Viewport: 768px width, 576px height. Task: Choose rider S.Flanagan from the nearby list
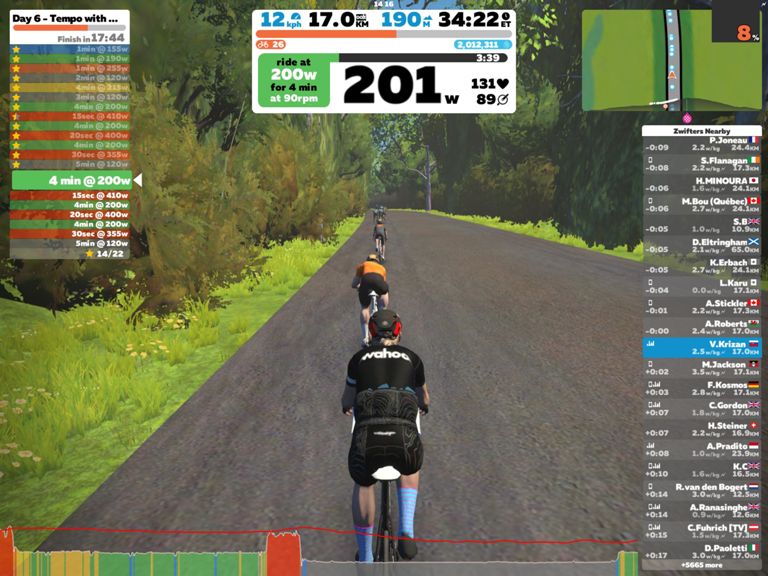702,164
